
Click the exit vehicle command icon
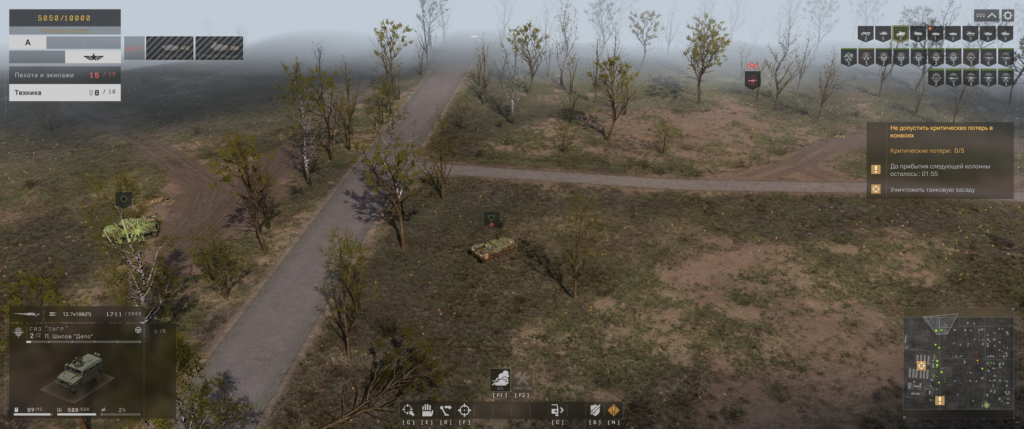(556, 409)
